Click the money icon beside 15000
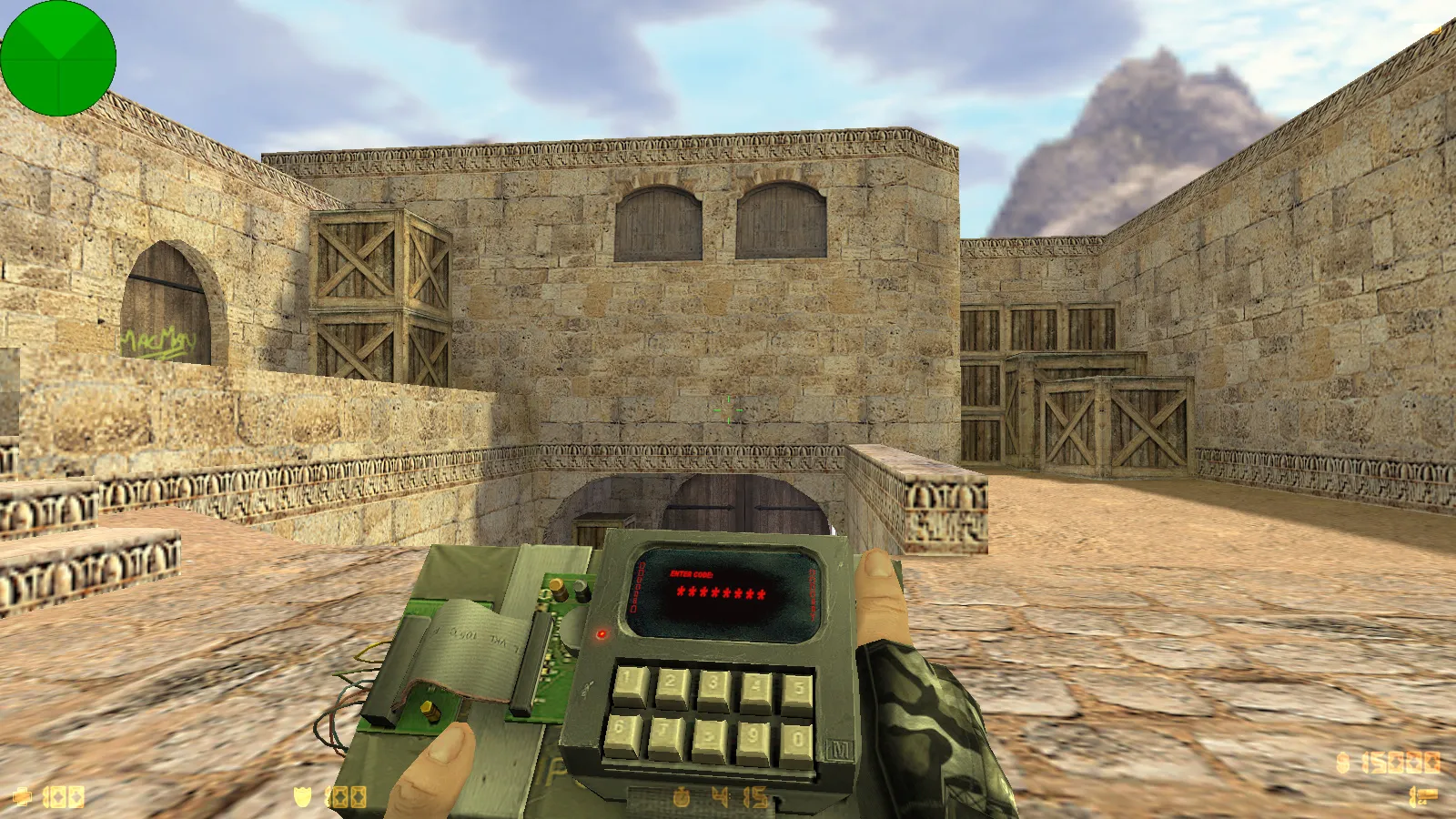The image size is (1456, 819). click(1344, 764)
